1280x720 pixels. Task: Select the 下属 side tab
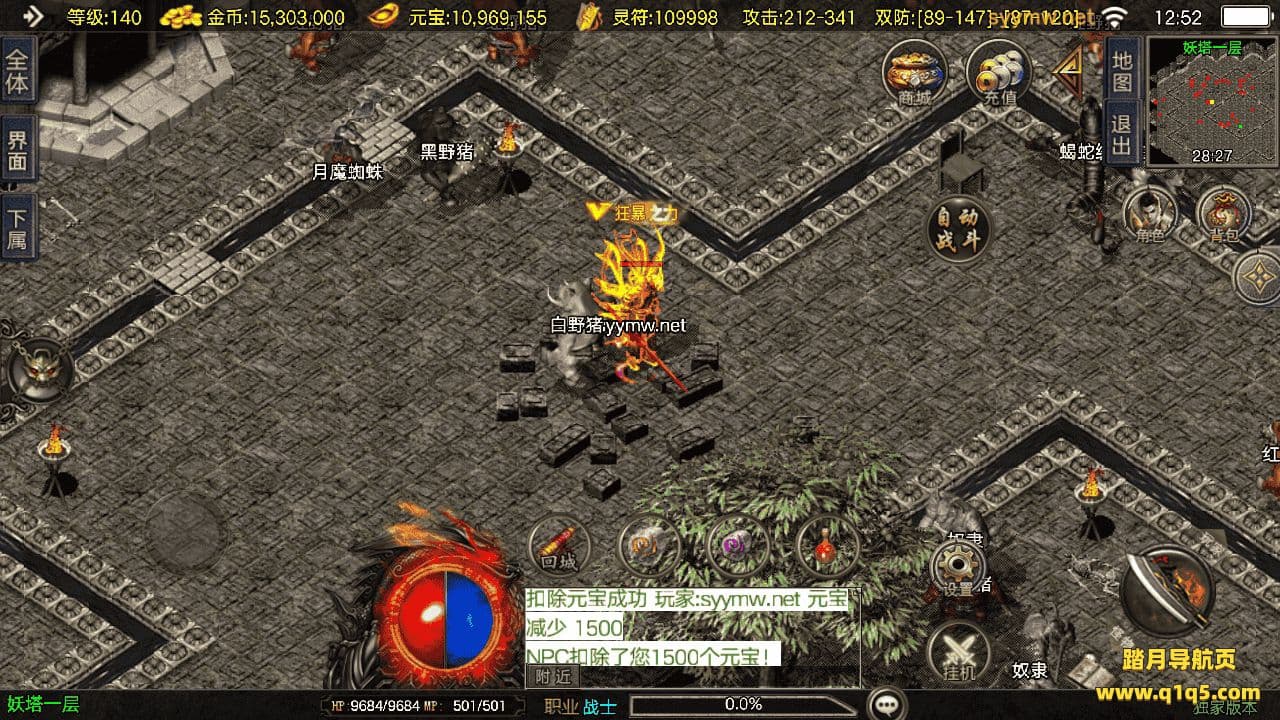(17, 228)
